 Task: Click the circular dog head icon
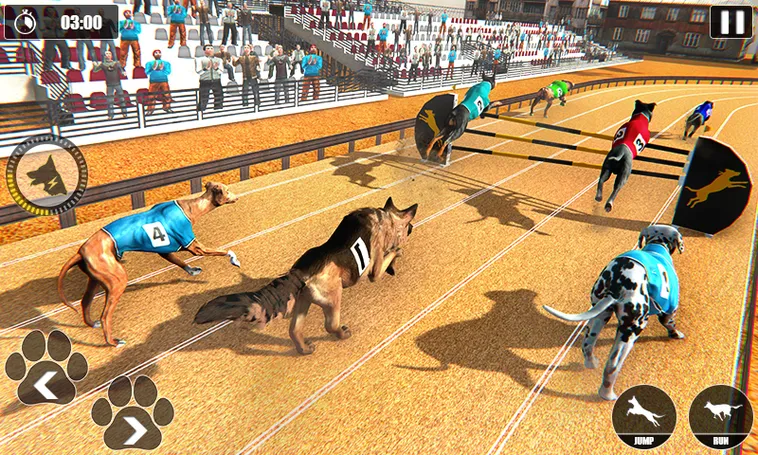[x=47, y=175]
